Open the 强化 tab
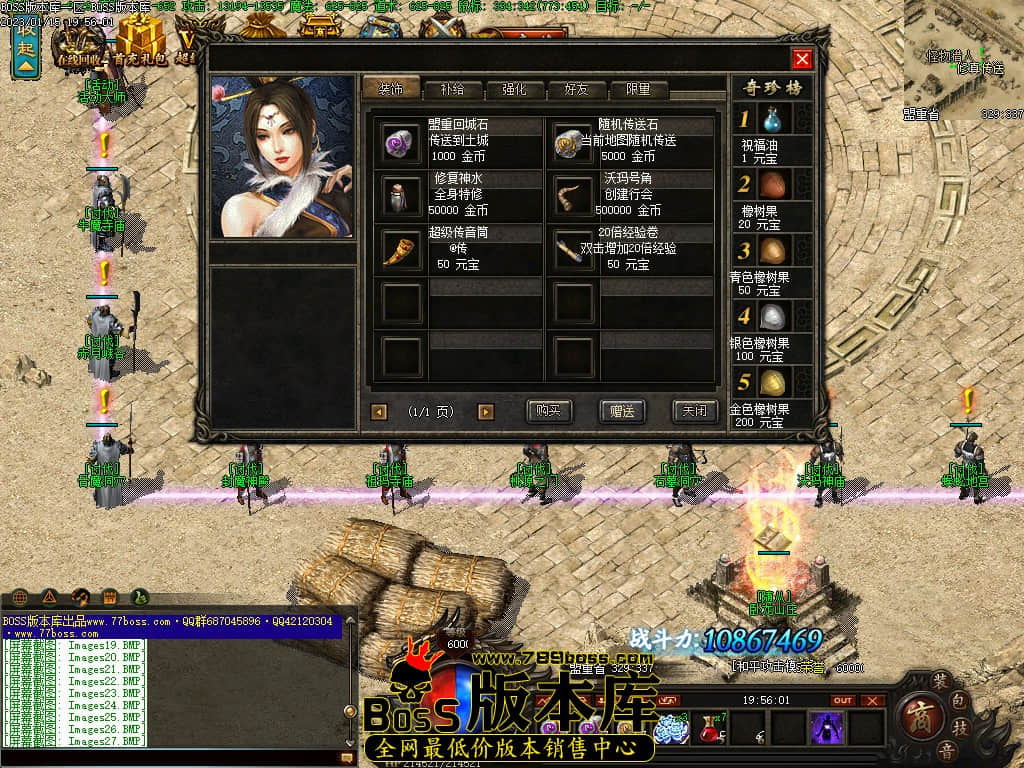The width and height of the screenshot is (1024, 768). pos(513,89)
